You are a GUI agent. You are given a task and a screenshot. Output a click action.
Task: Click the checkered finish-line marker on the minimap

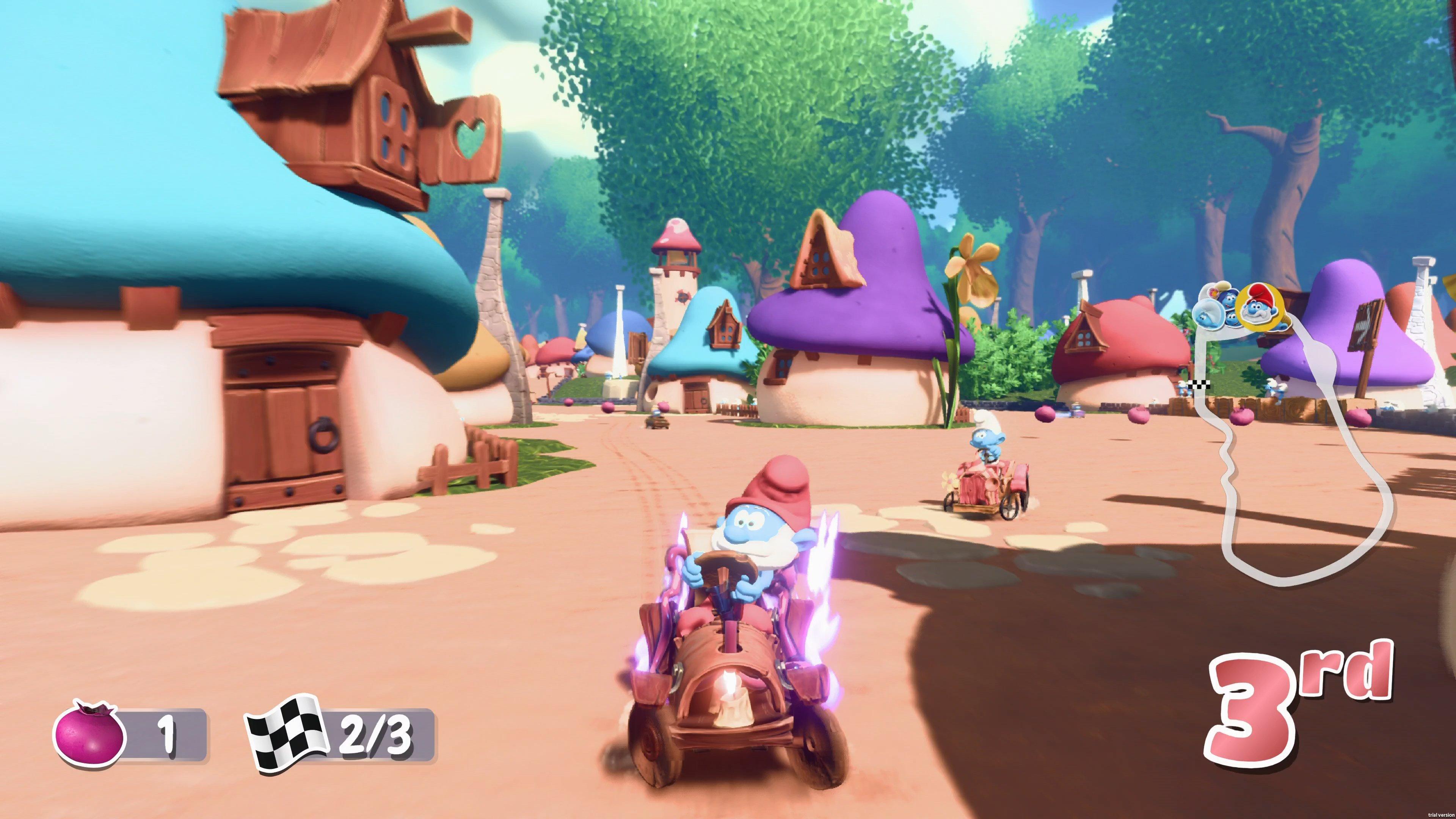(1199, 385)
